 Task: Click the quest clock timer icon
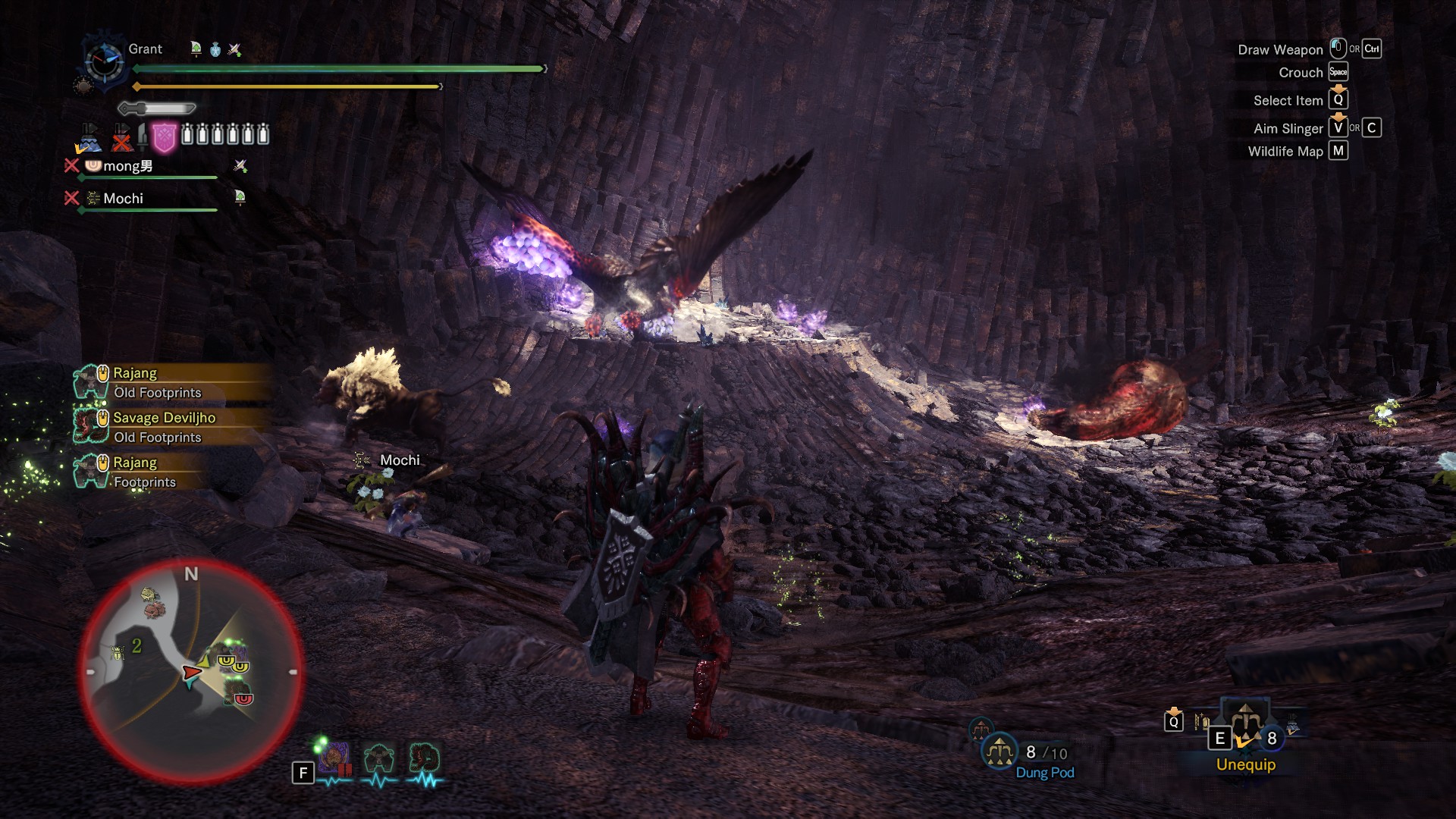click(x=105, y=61)
